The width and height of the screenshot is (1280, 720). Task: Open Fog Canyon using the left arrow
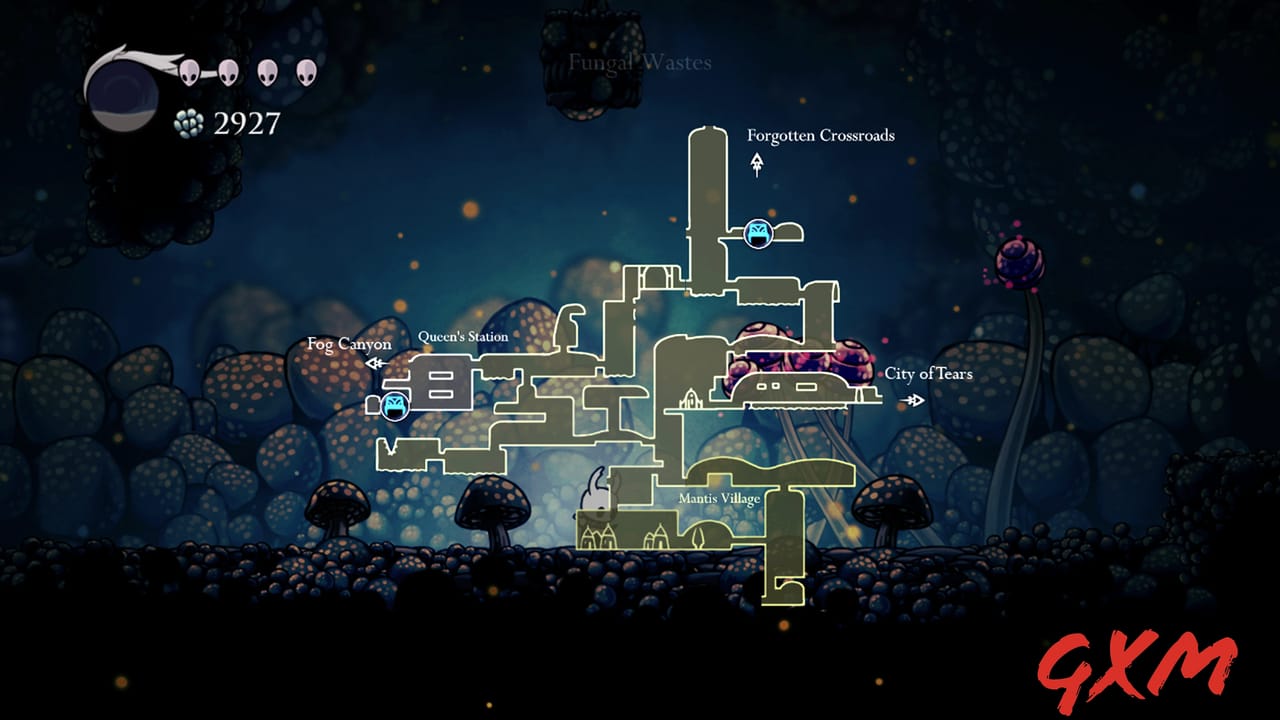(x=375, y=363)
